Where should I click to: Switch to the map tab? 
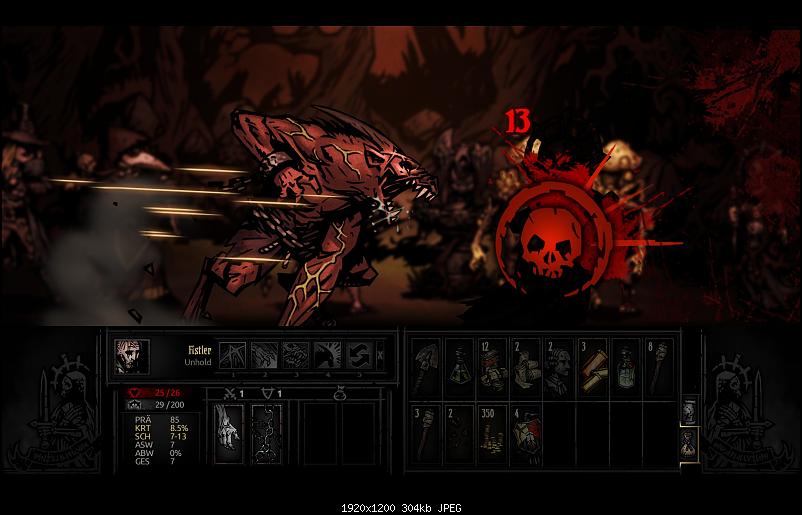(689, 410)
